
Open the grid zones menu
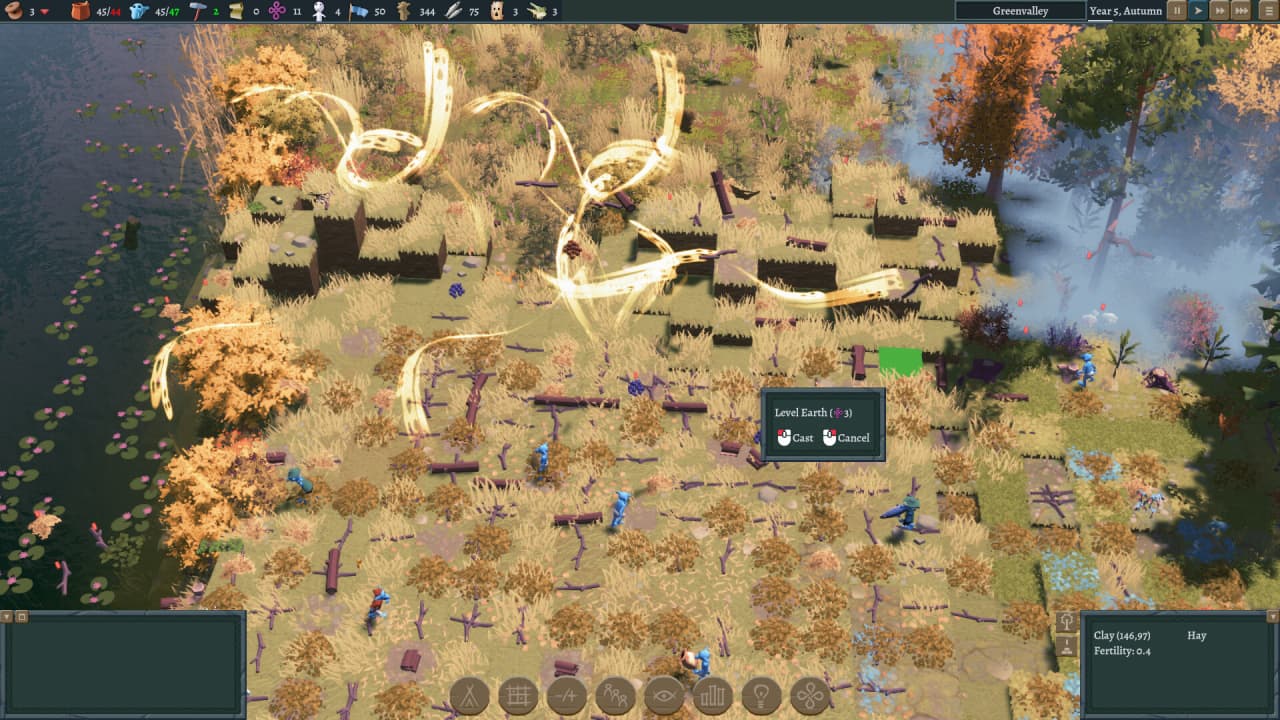point(518,696)
